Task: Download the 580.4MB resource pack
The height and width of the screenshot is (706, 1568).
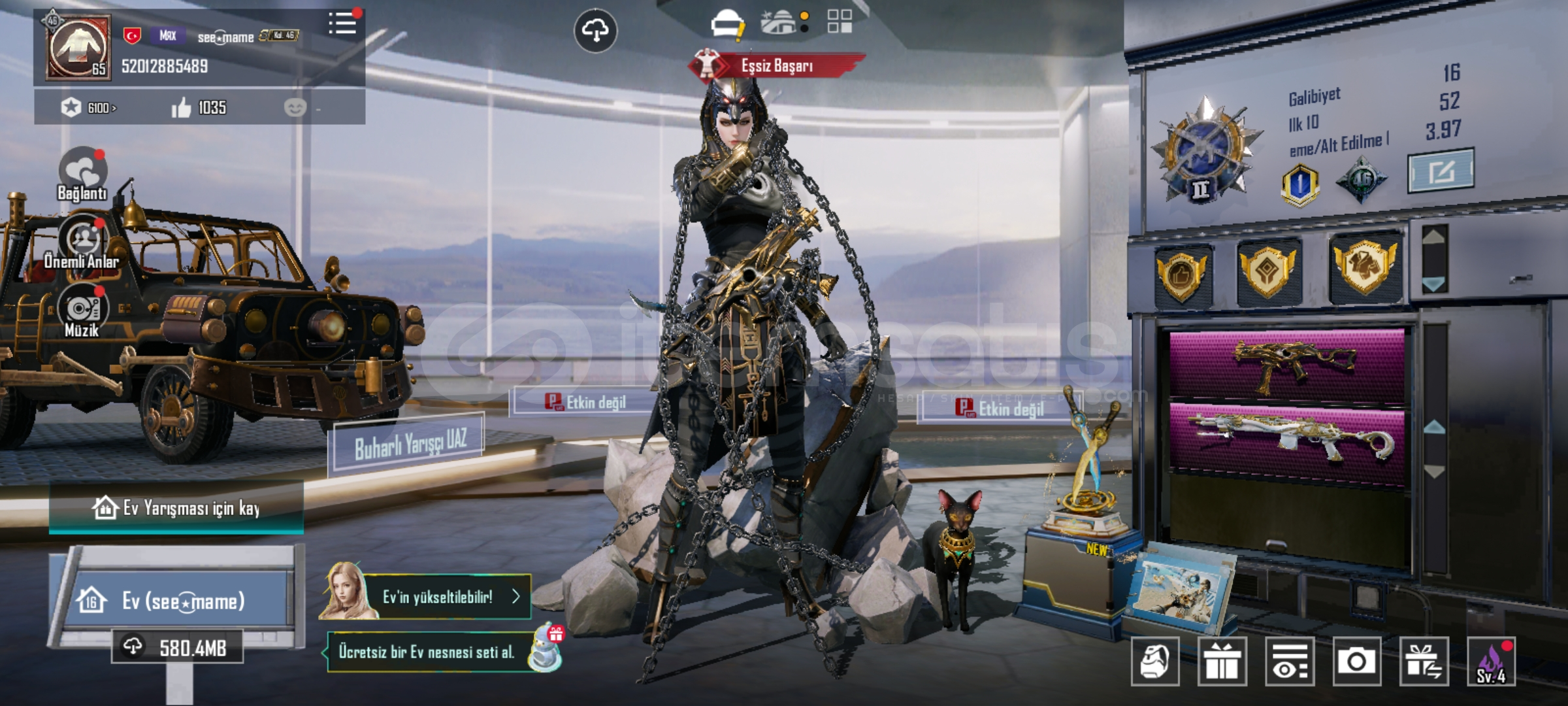Action: [178, 647]
